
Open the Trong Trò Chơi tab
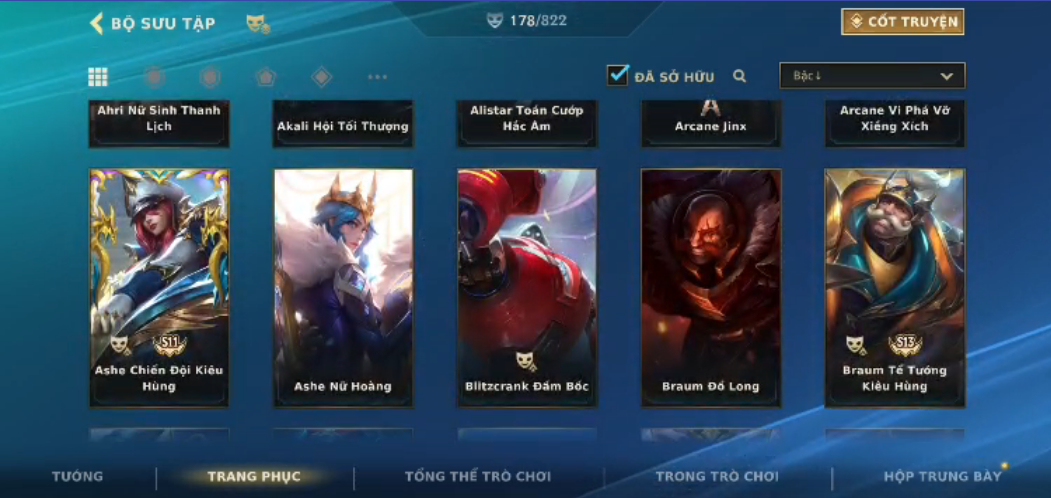pos(717,476)
